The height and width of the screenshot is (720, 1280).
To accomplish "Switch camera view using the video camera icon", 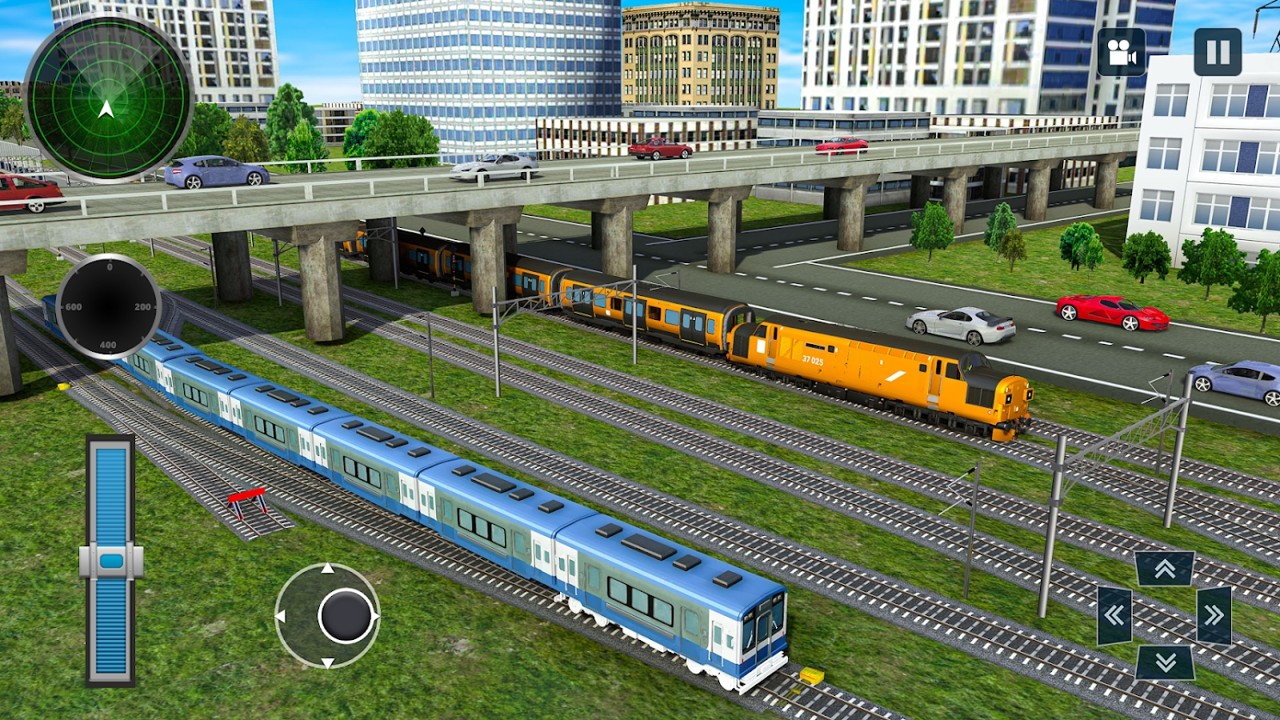I will tap(1121, 52).
